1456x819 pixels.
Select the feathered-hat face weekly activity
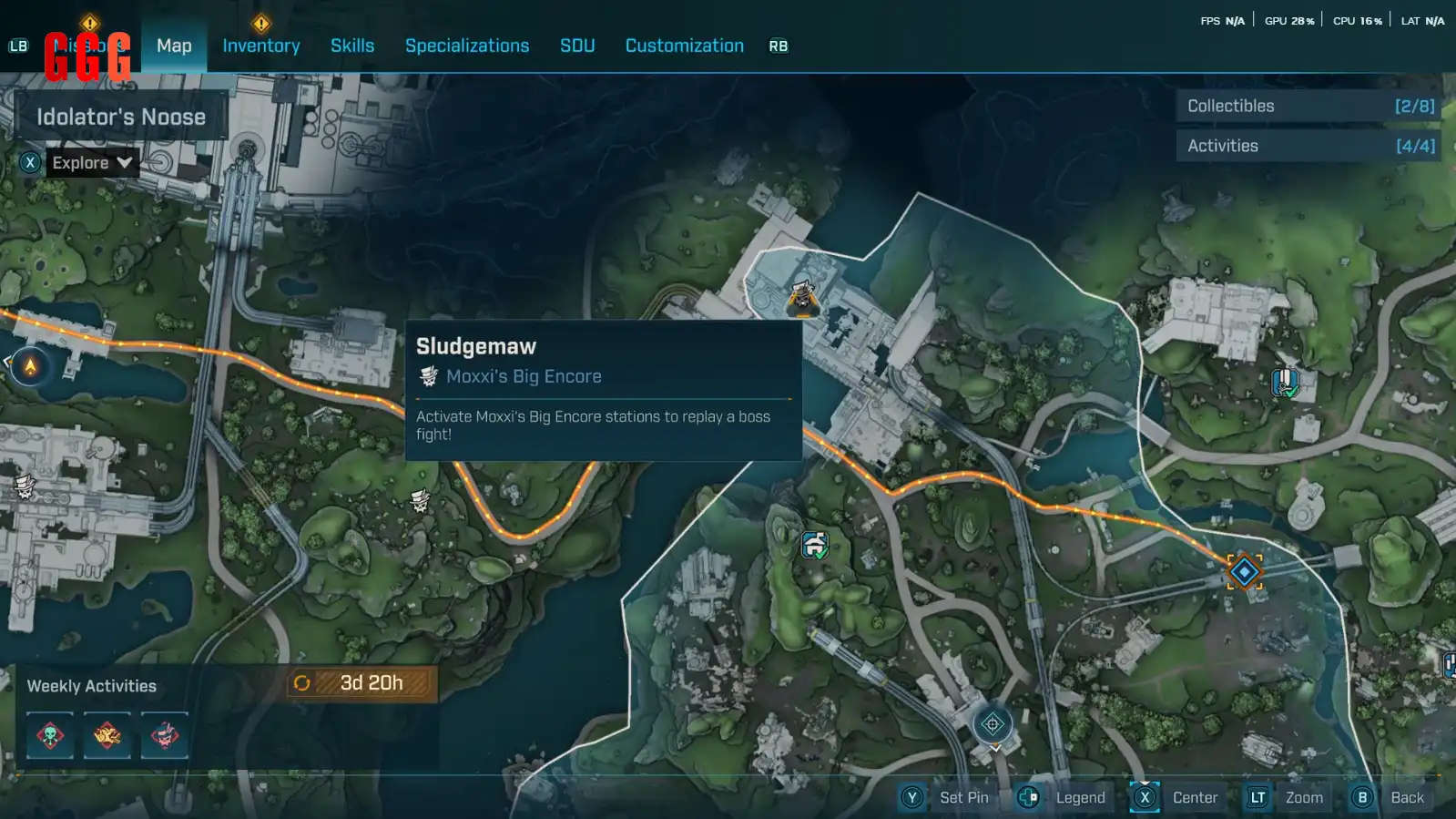(165, 735)
